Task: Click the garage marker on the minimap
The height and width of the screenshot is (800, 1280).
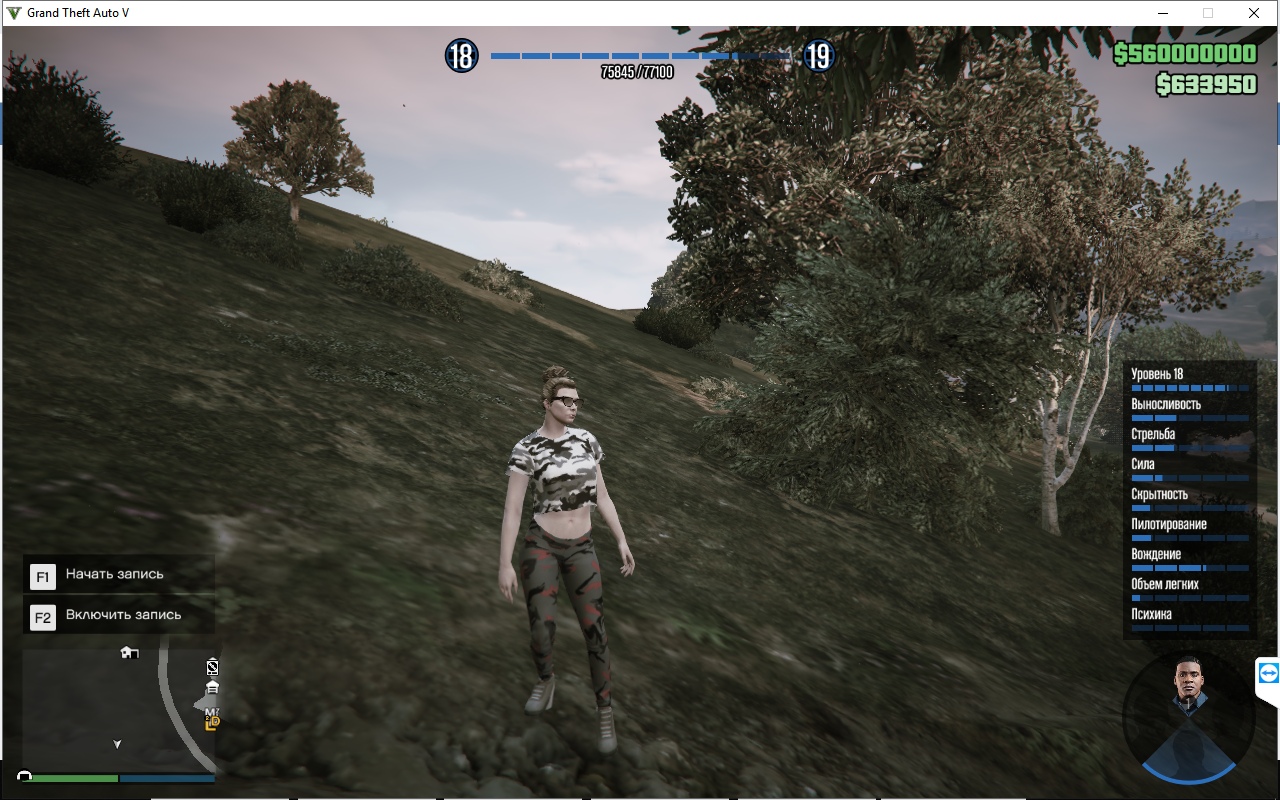Action: coord(212,688)
